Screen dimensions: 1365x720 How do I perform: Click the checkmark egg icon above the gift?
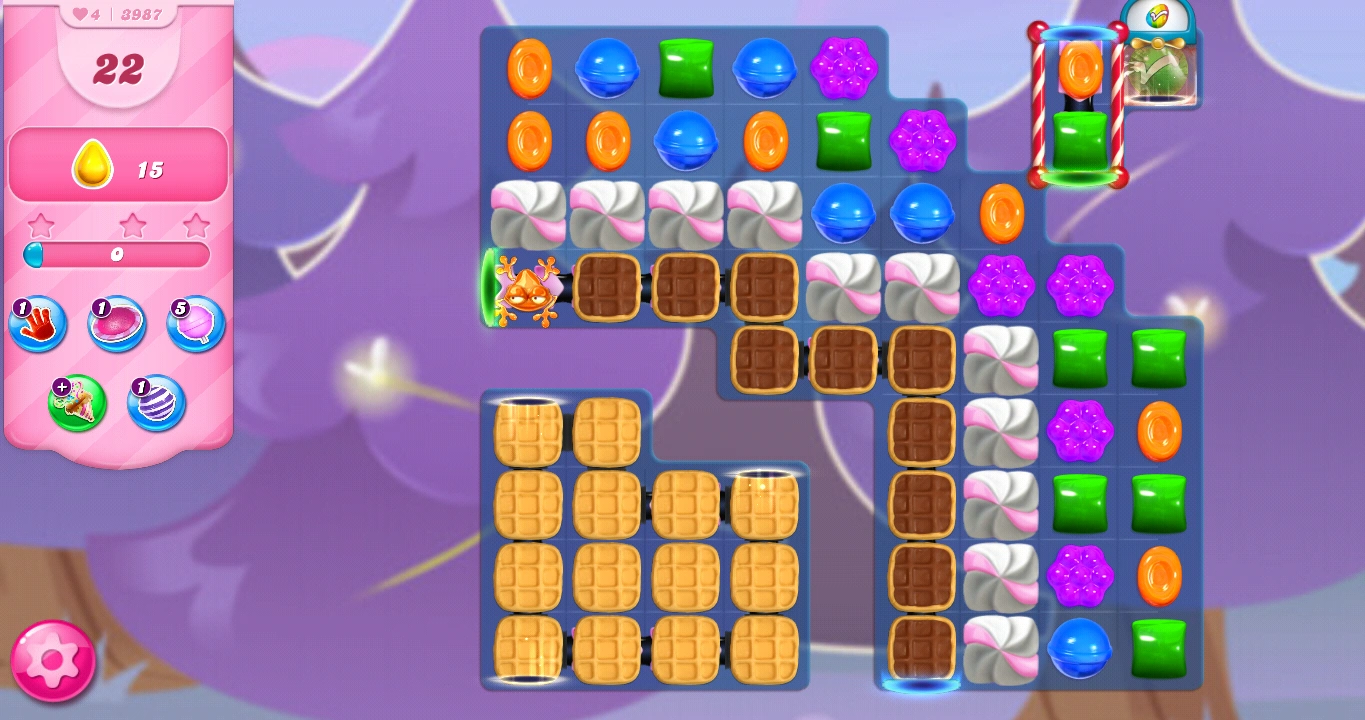click(1159, 17)
